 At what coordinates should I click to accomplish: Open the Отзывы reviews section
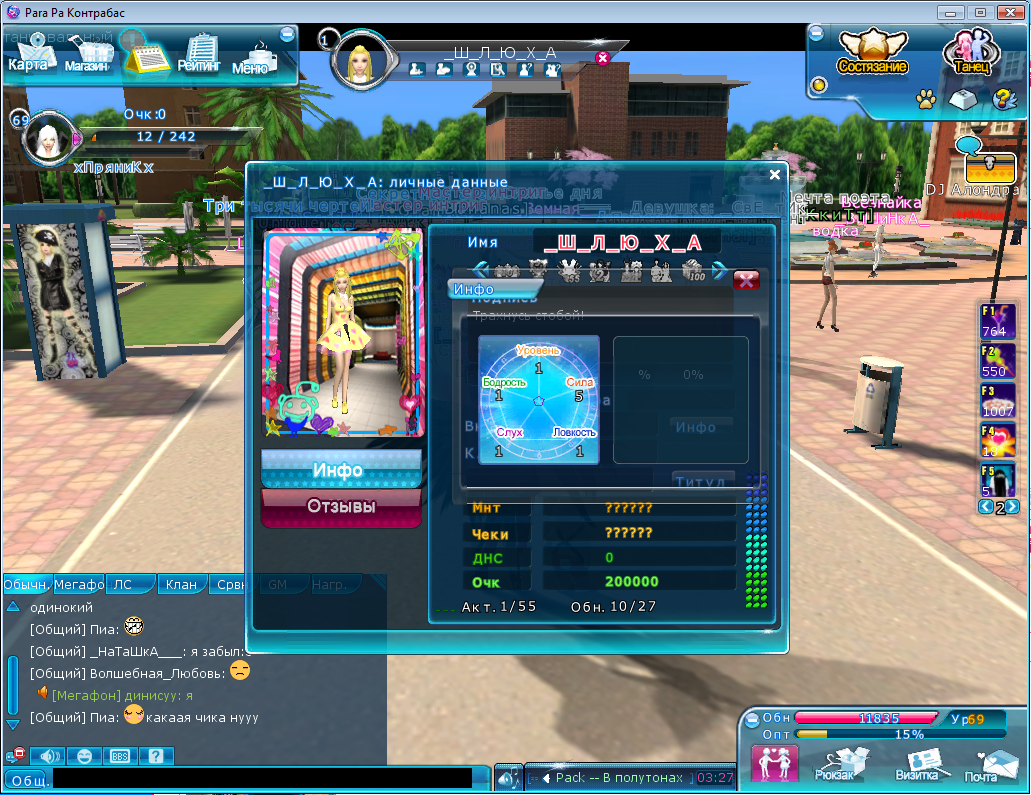[x=340, y=507]
